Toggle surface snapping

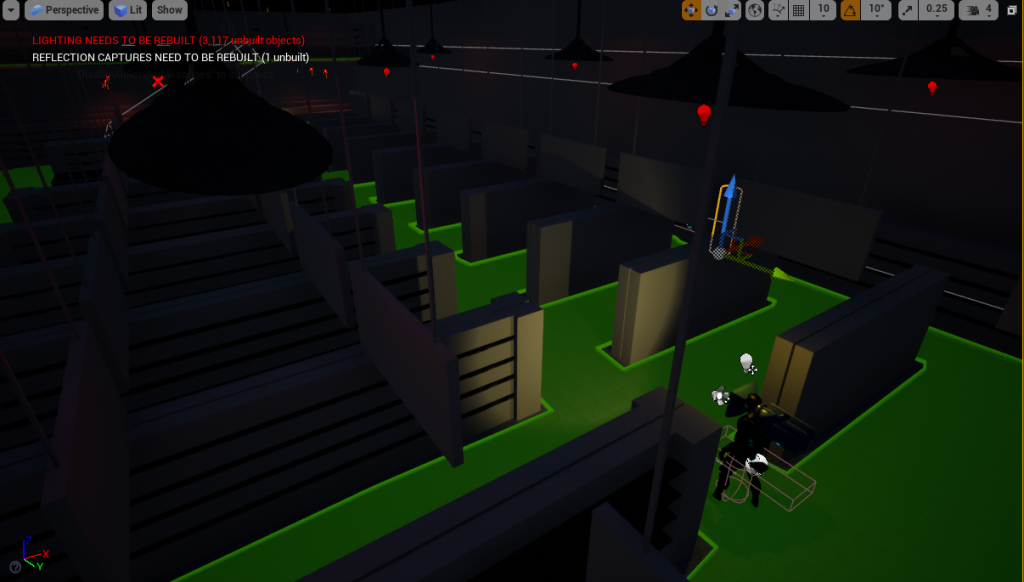coord(777,10)
